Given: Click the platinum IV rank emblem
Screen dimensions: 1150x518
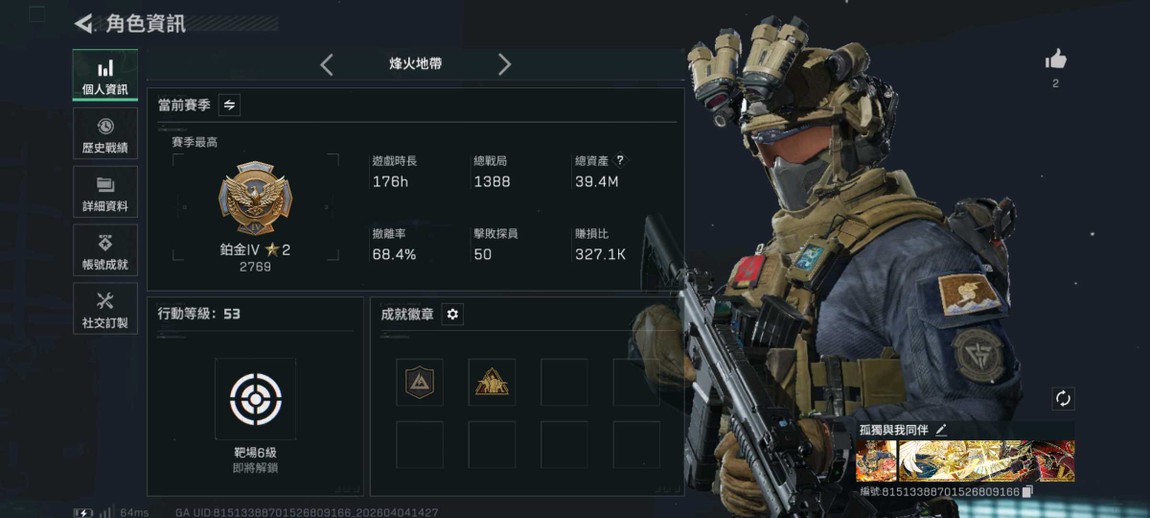Looking at the screenshot, I should click(255, 200).
